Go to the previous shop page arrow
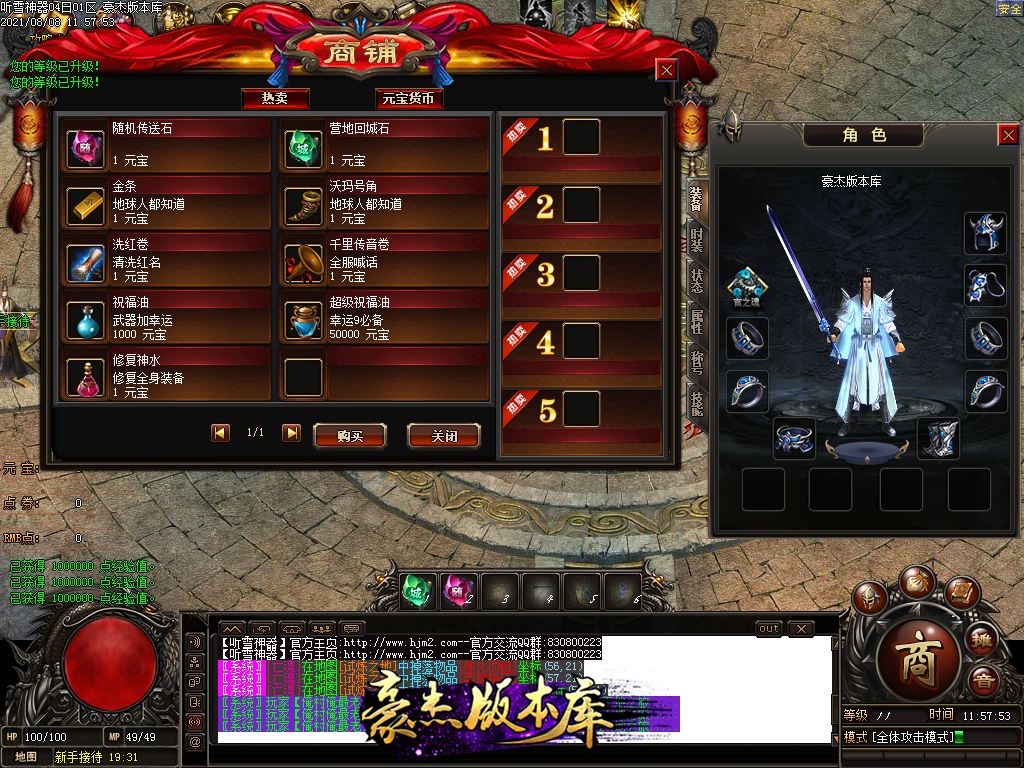This screenshot has height=768, width=1024. 220,433
